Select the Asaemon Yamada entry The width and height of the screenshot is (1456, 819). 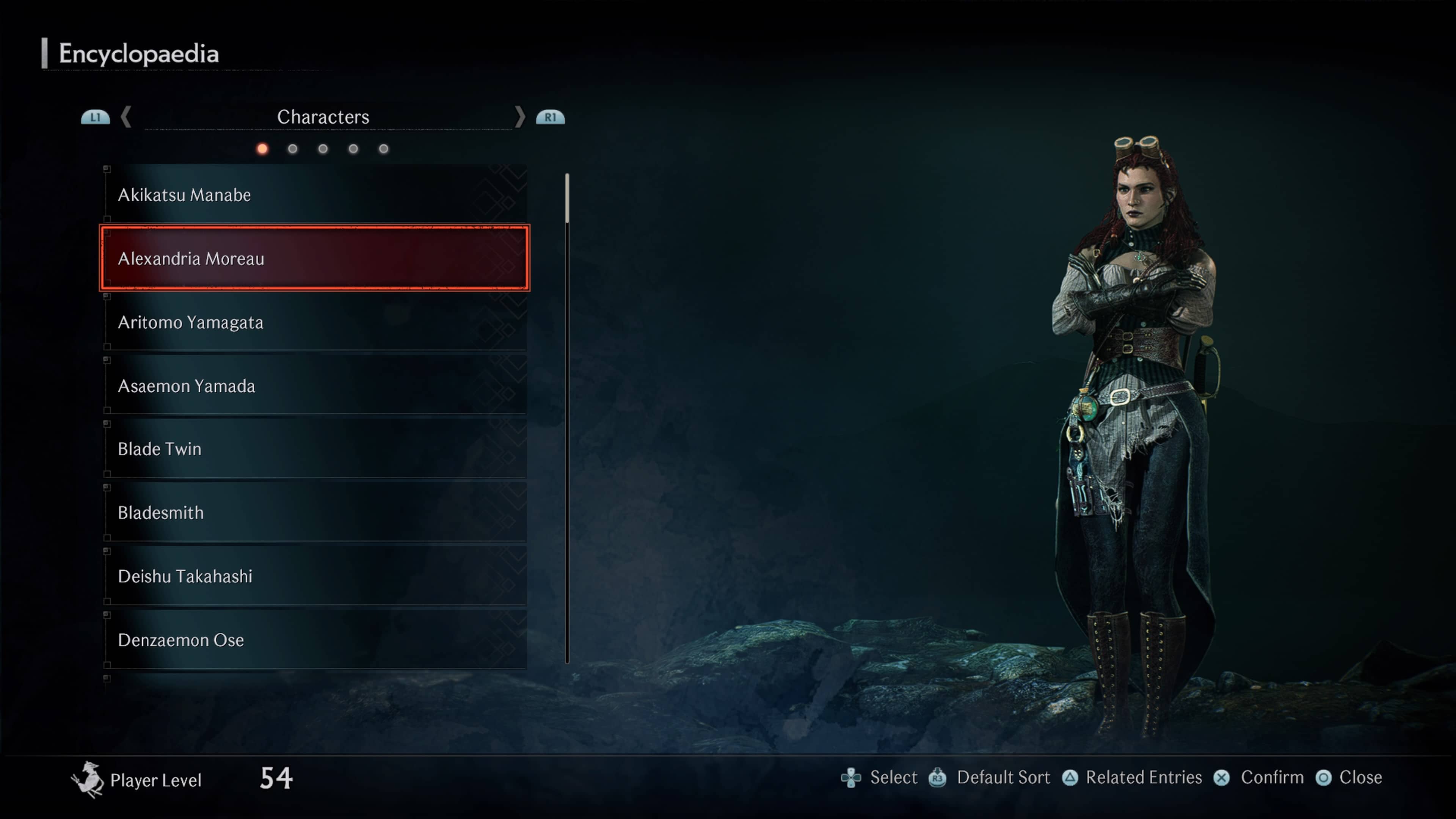pyautogui.click(x=314, y=386)
